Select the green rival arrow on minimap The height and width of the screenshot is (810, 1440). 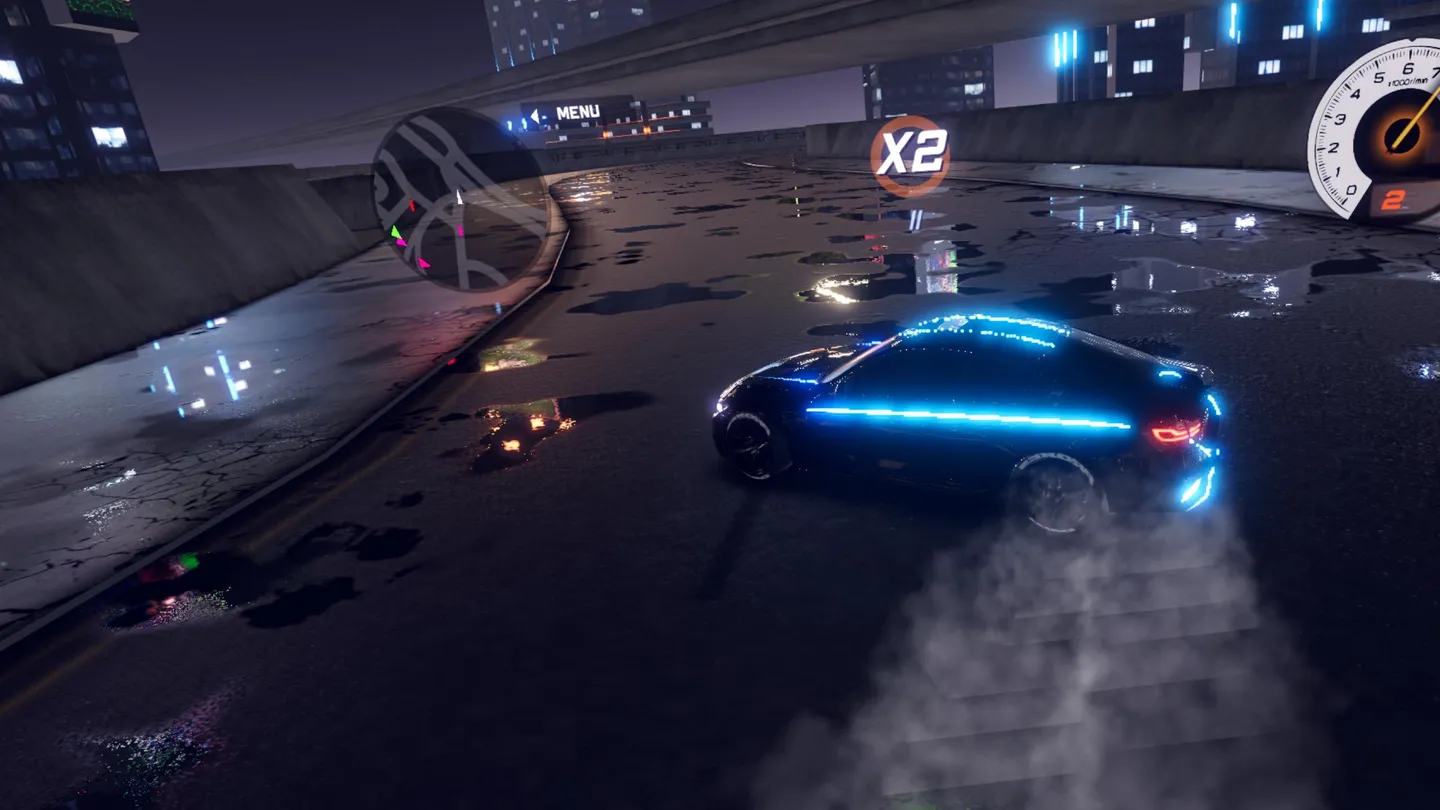click(x=395, y=232)
